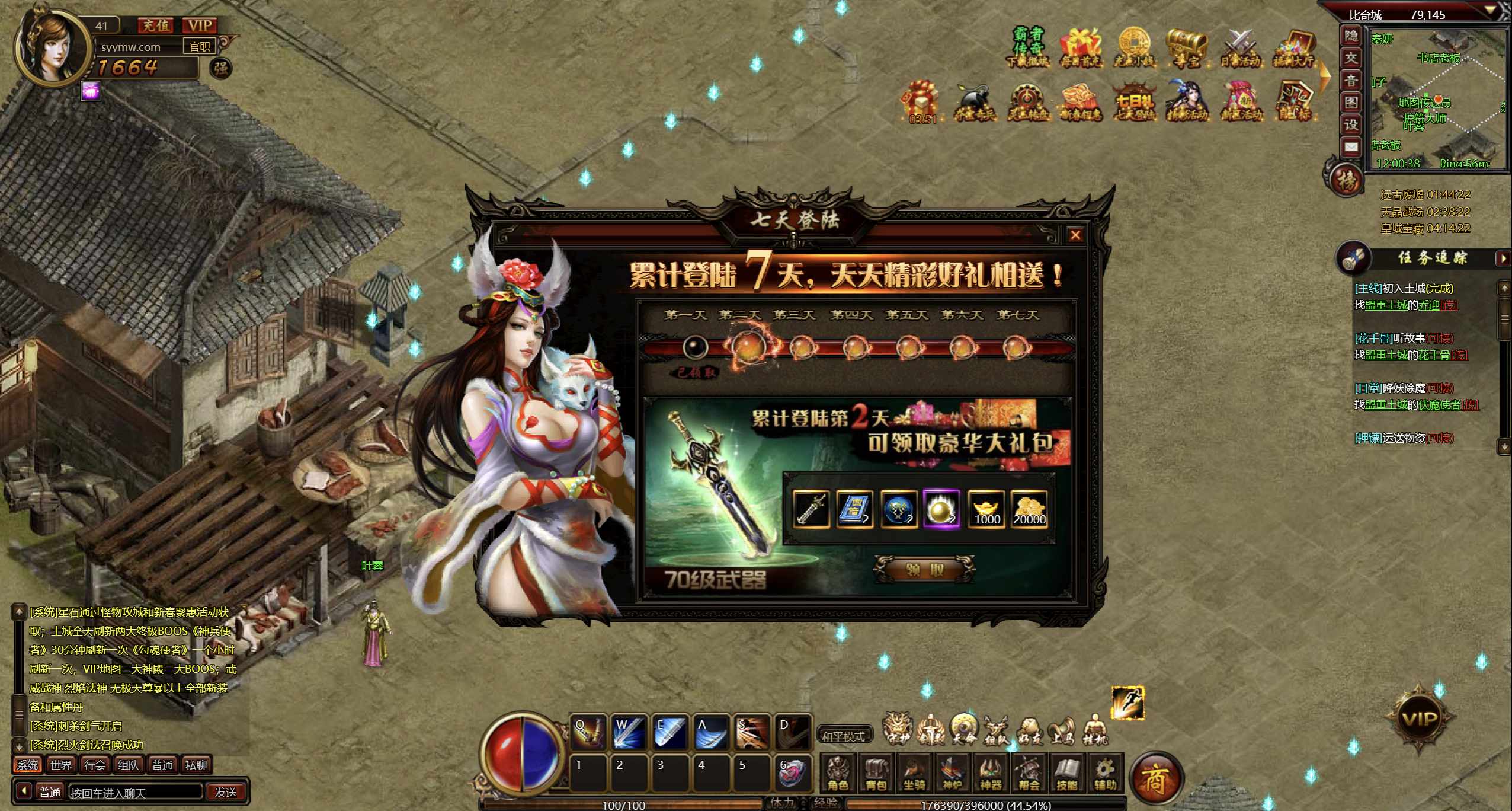
Task: Open the 背包 inventory bag
Action: pyautogui.click(x=876, y=774)
